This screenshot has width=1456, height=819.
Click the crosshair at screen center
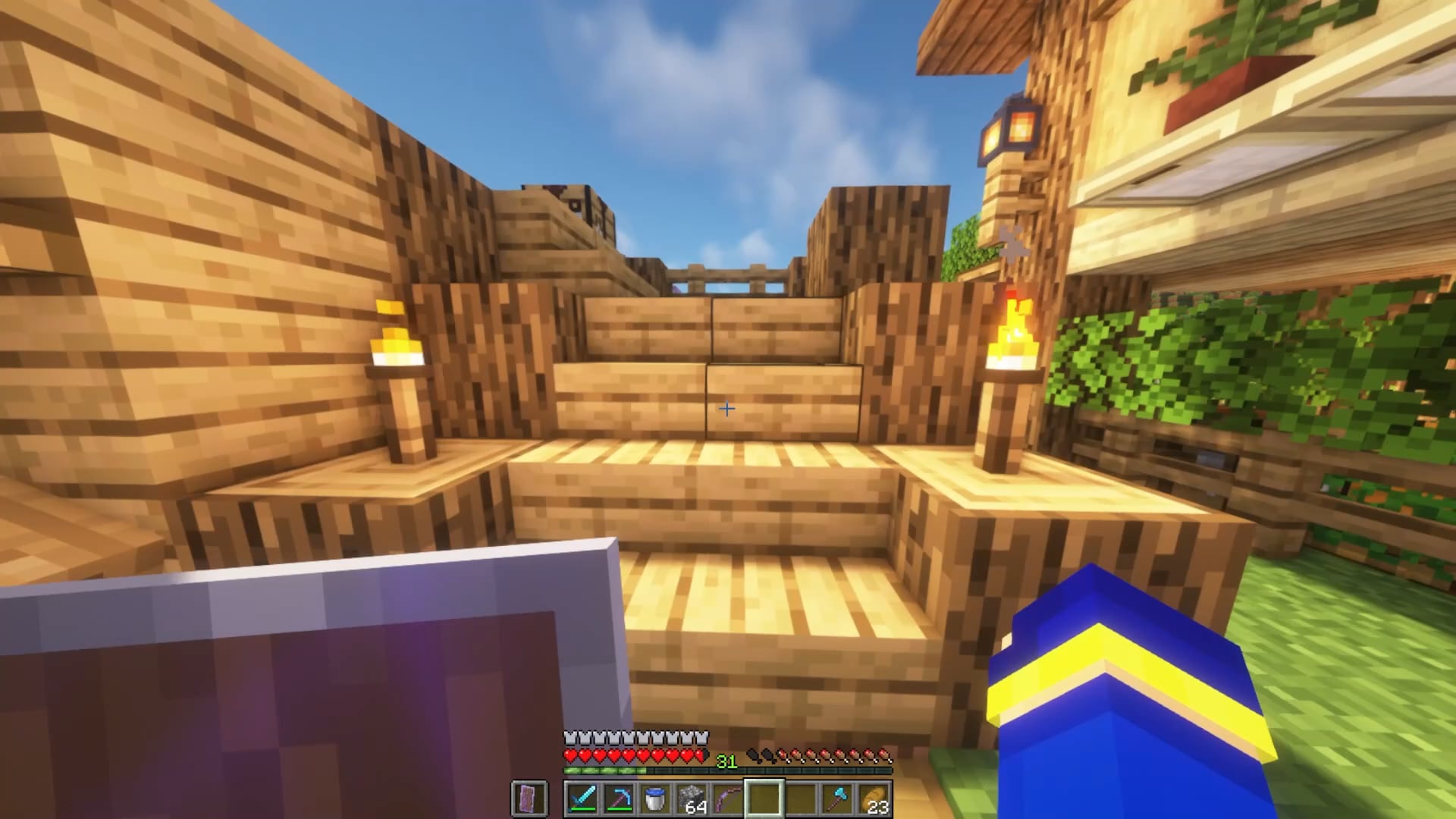pyautogui.click(x=726, y=409)
